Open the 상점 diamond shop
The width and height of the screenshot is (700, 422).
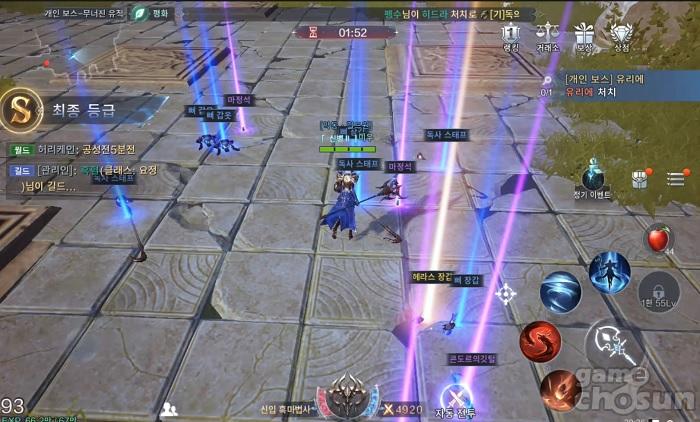click(621, 36)
